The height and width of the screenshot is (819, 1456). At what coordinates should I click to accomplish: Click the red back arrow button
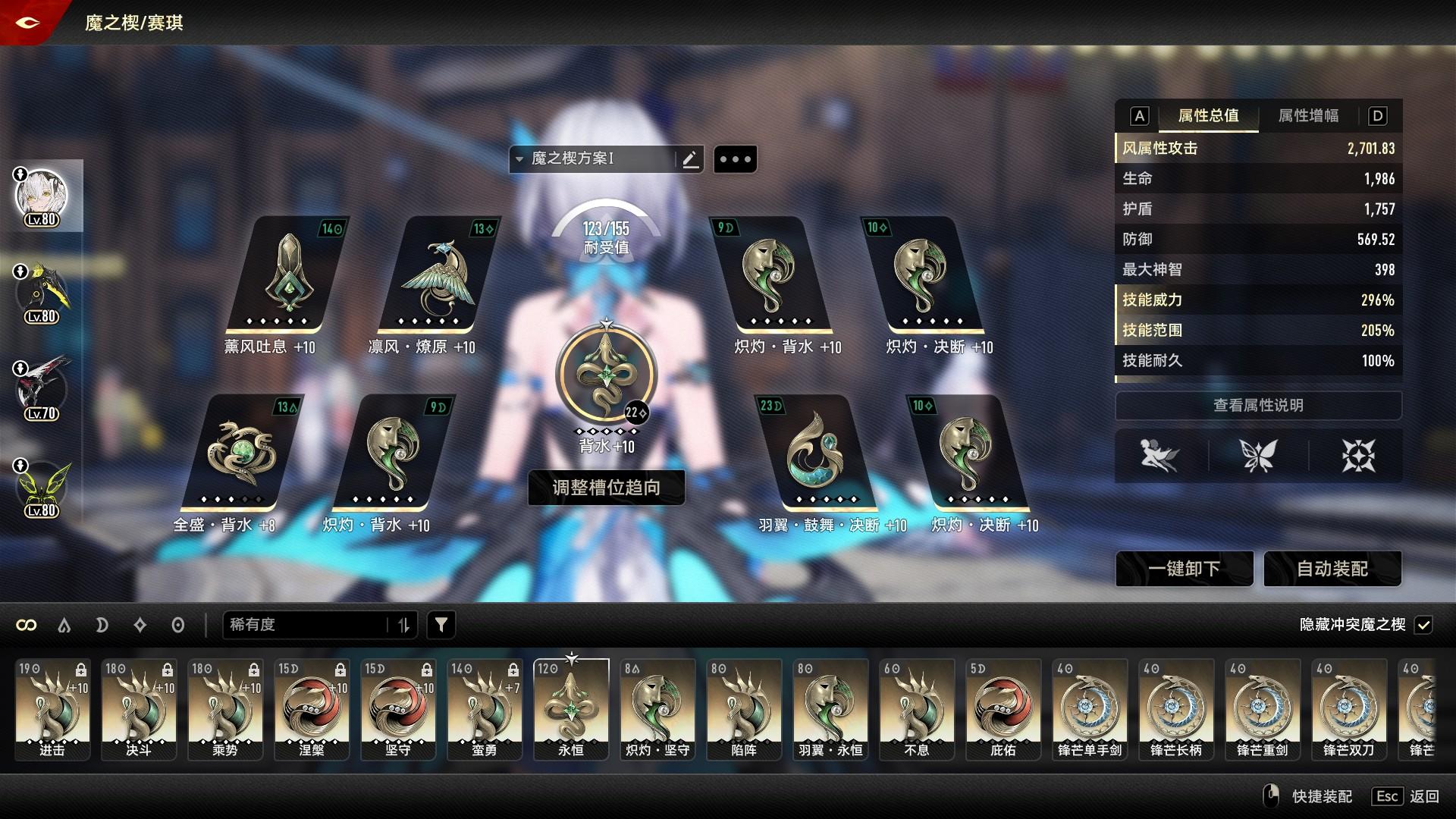28,22
